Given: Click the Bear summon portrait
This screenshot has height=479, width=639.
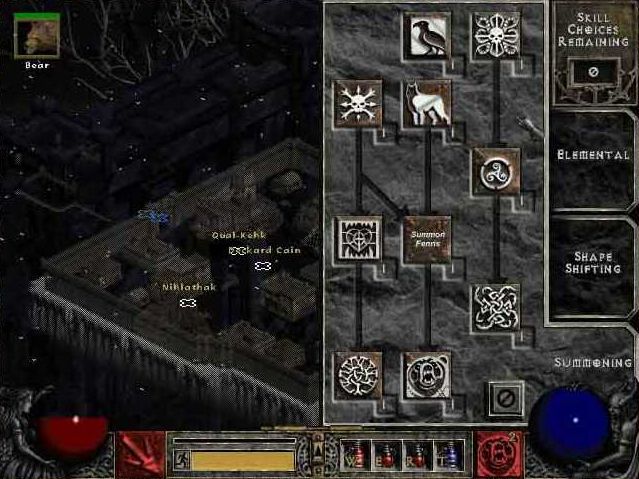Looking at the screenshot, I should point(36,35).
